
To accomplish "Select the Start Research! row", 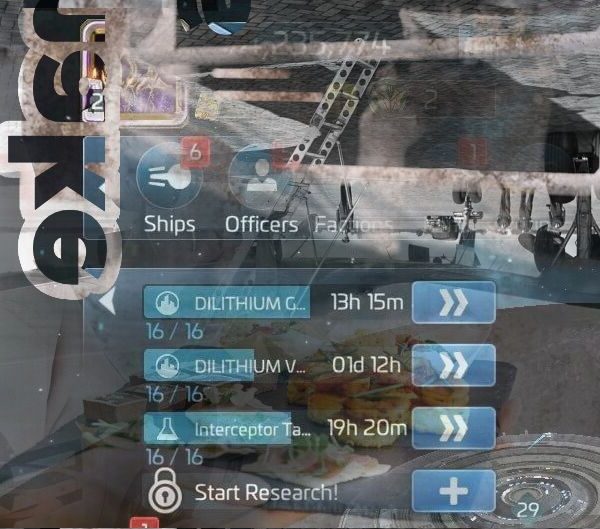I will [x=265, y=491].
